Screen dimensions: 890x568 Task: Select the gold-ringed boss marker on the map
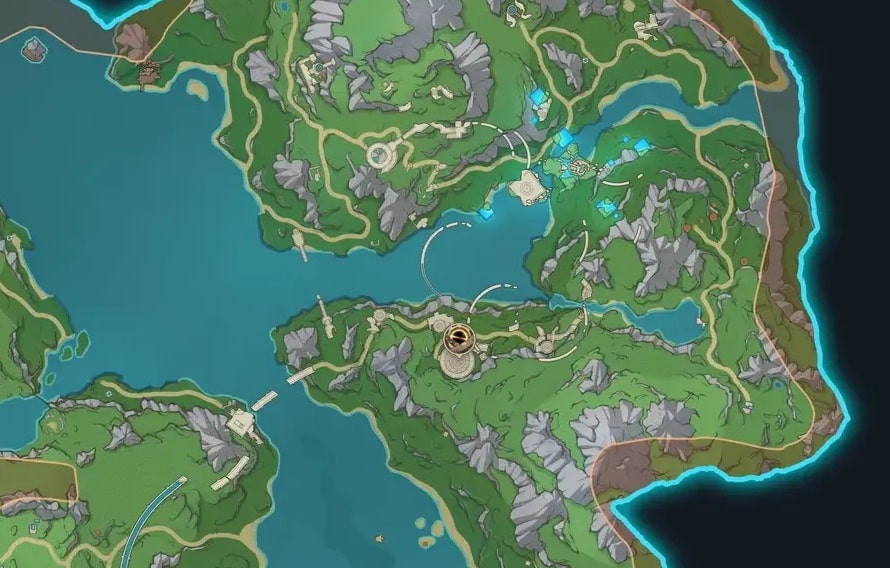point(459,337)
